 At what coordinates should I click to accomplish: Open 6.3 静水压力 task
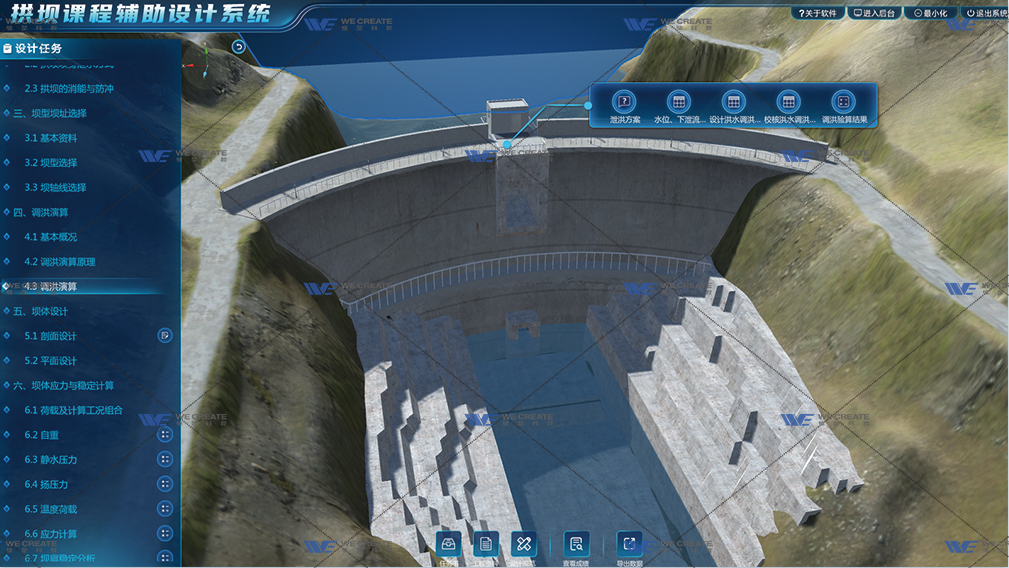(x=51, y=460)
